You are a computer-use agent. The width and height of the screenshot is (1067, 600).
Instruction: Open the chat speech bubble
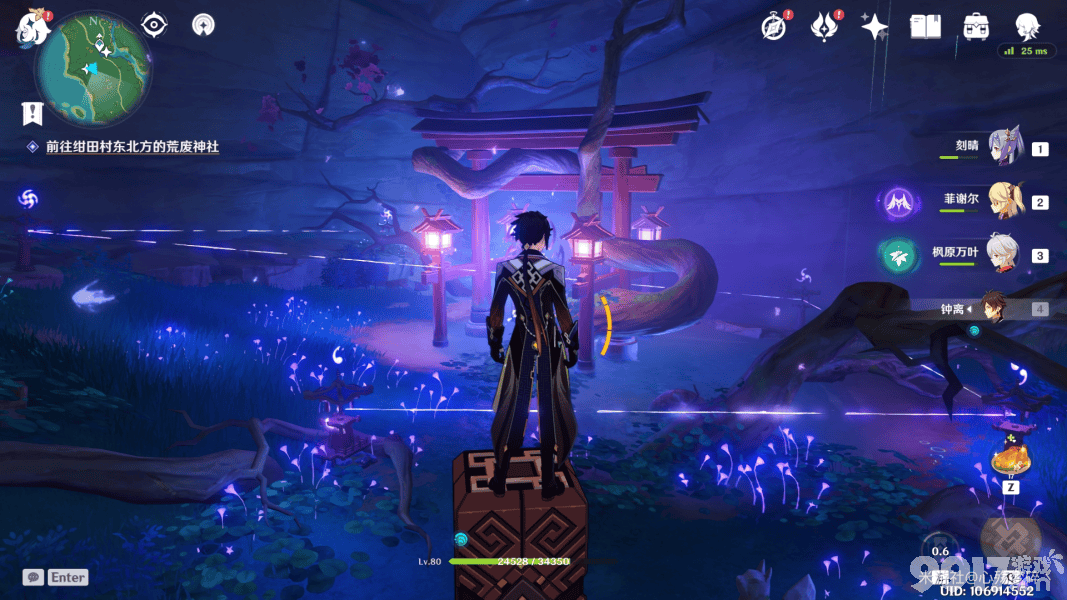[34, 577]
